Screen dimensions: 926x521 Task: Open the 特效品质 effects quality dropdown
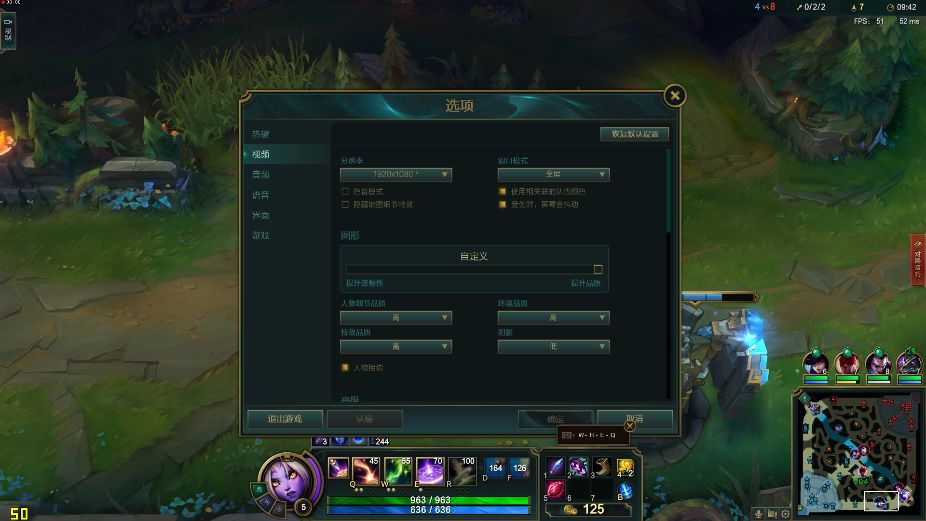pyautogui.click(x=396, y=347)
